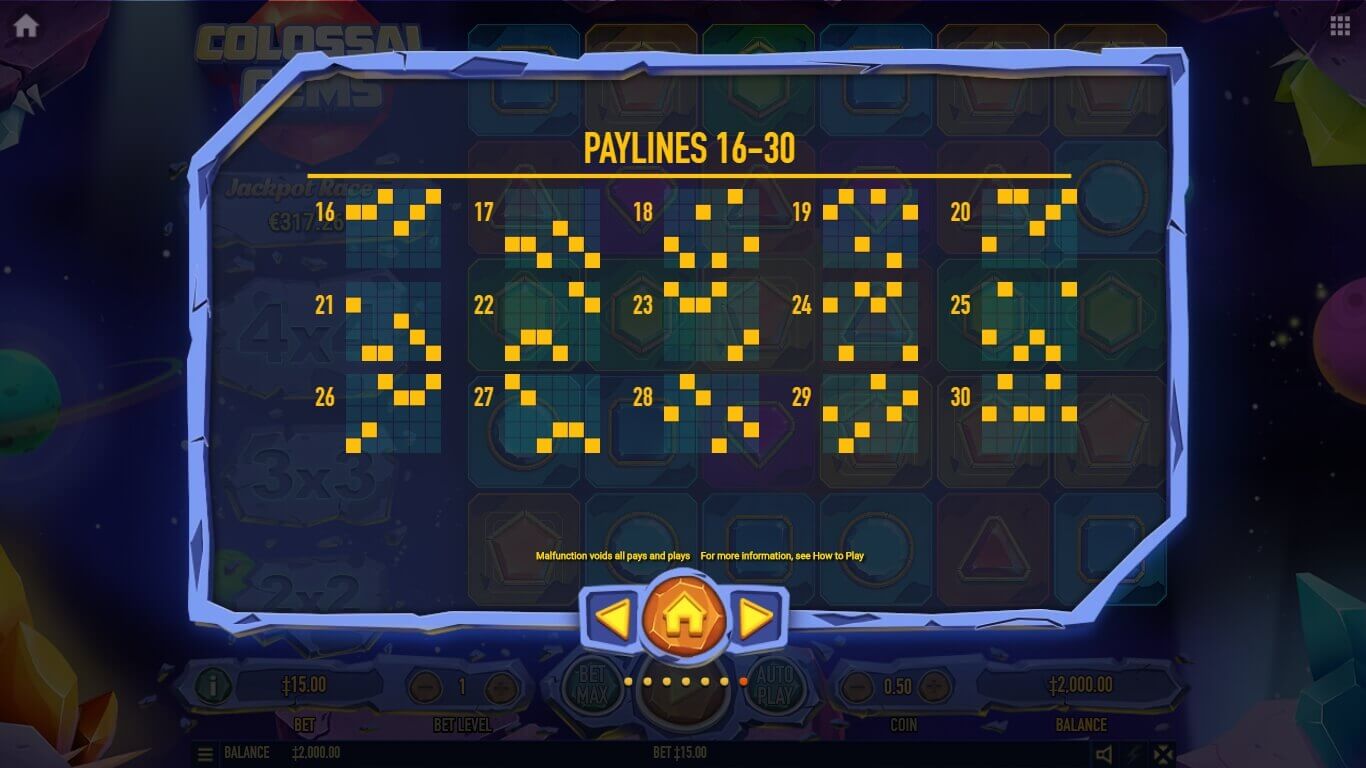
Task: Go to the previous paytable page
Action: 612,619
